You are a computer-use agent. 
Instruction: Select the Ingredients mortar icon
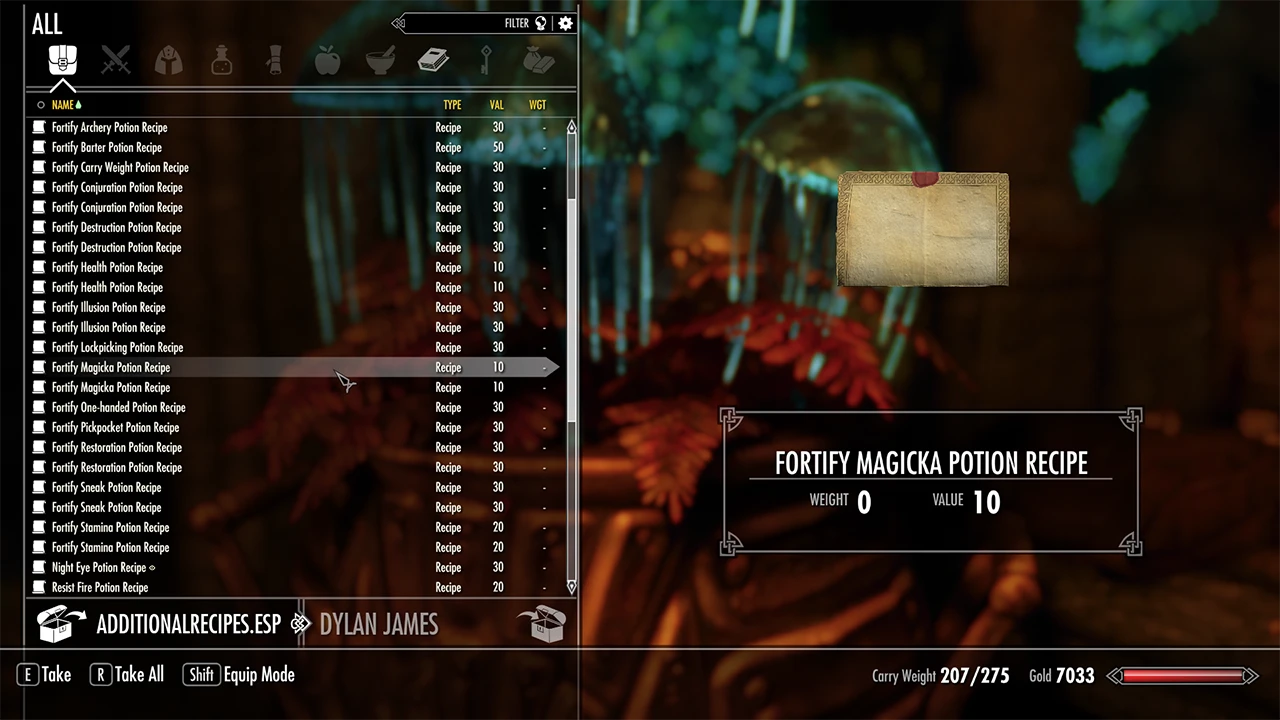coord(380,60)
